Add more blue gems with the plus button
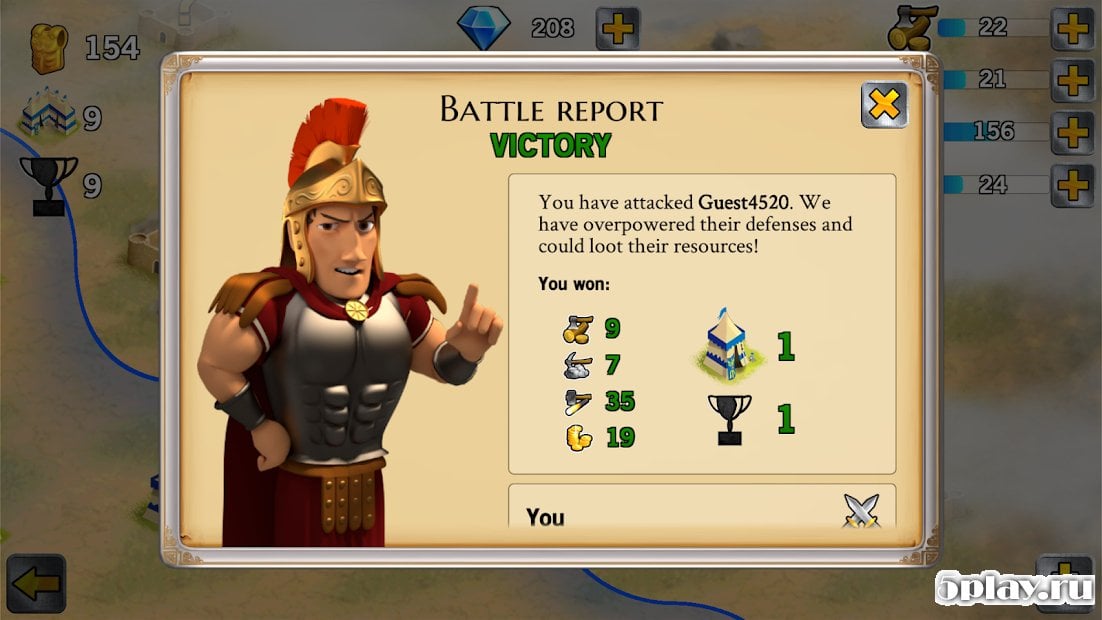Image resolution: width=1102 pixels, height=620 pixels. (618, 28)
